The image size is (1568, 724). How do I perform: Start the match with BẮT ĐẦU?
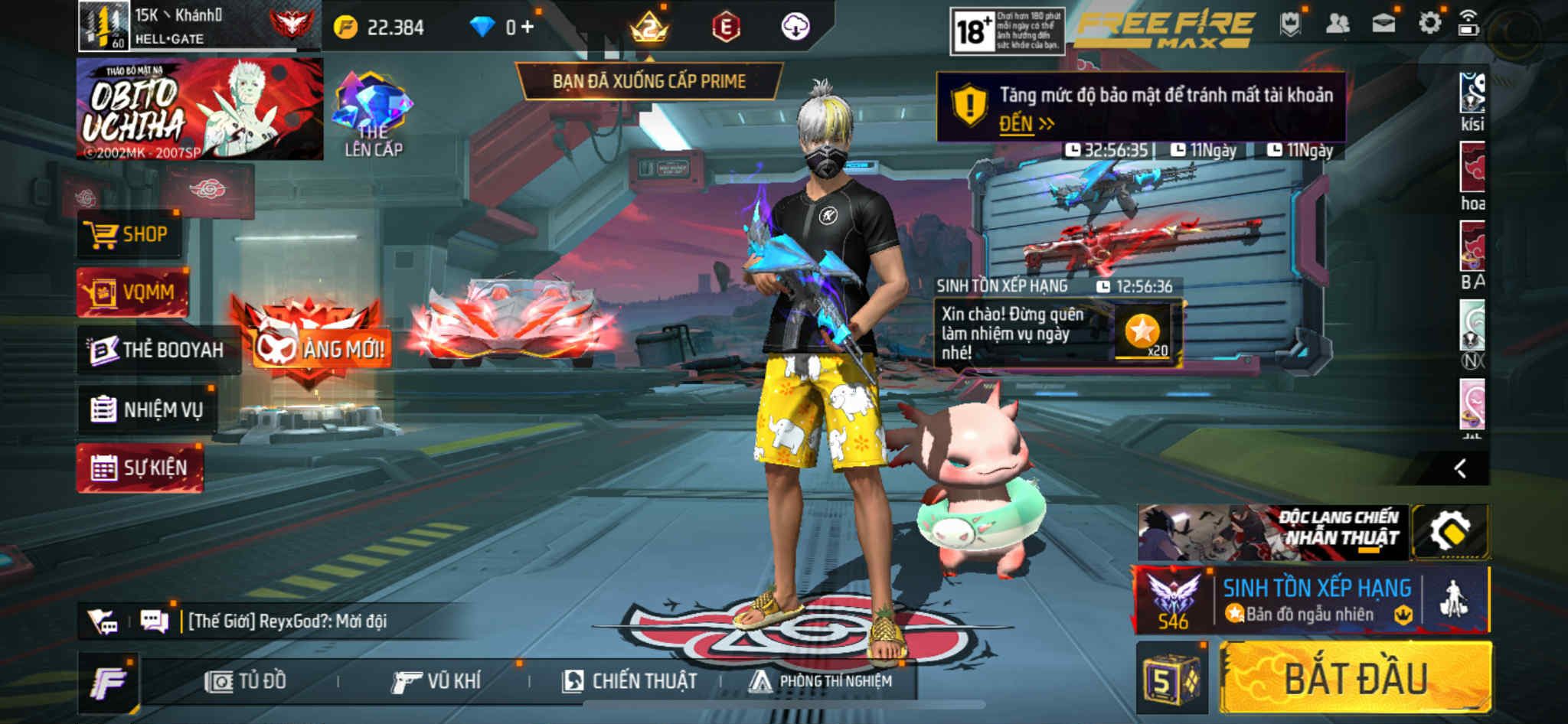[1355, 679]
